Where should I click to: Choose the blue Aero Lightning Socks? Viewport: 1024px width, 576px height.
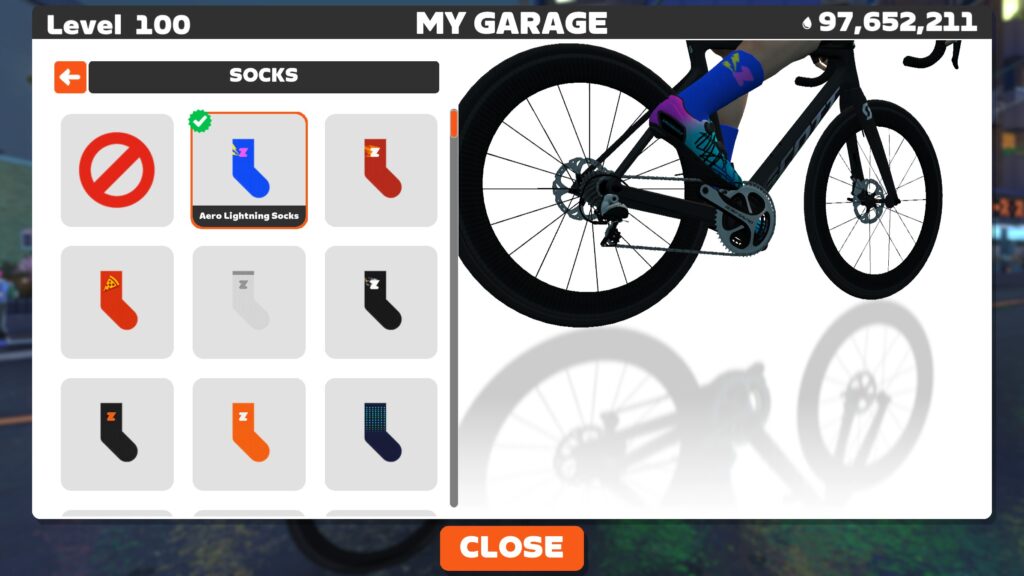click(x=249, y=169)
